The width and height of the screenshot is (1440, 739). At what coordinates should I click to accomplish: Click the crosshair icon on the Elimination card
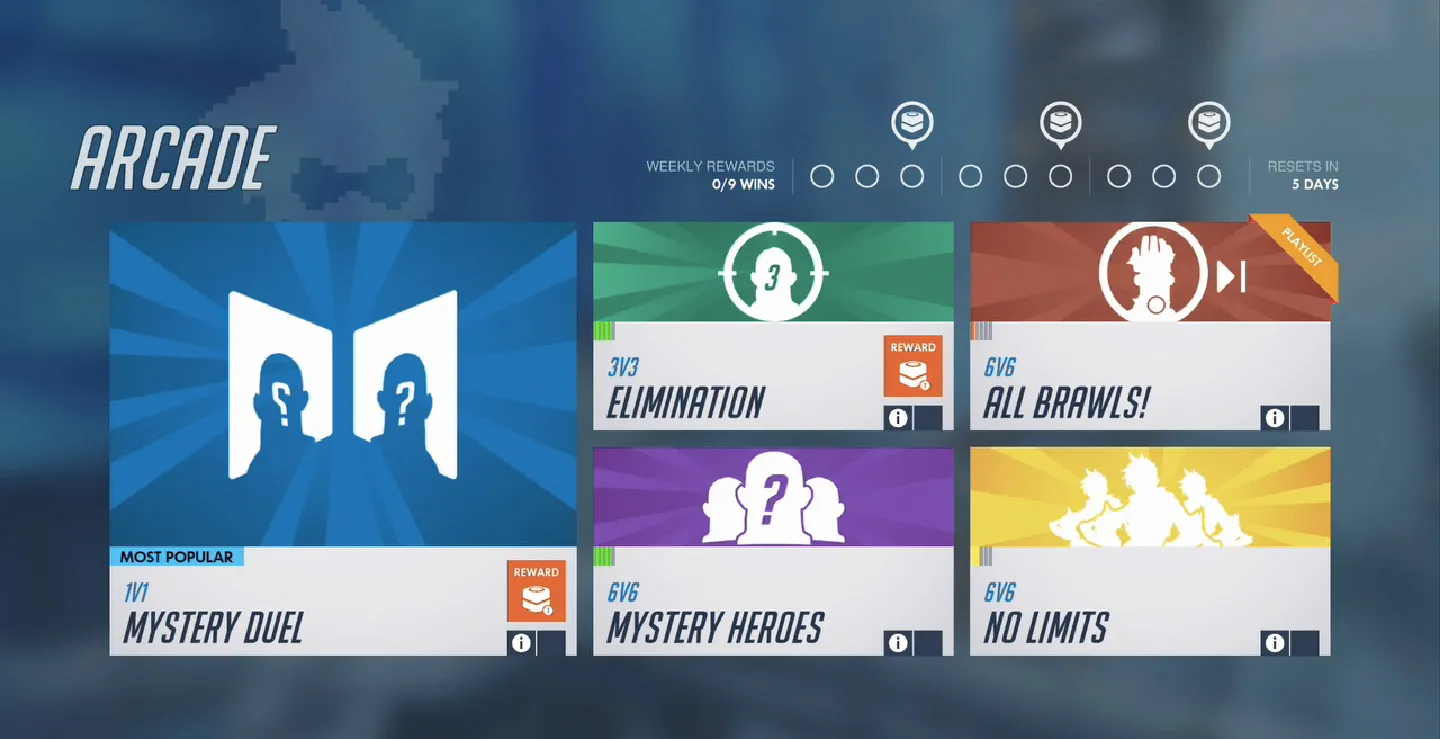[x=773, y=272]
